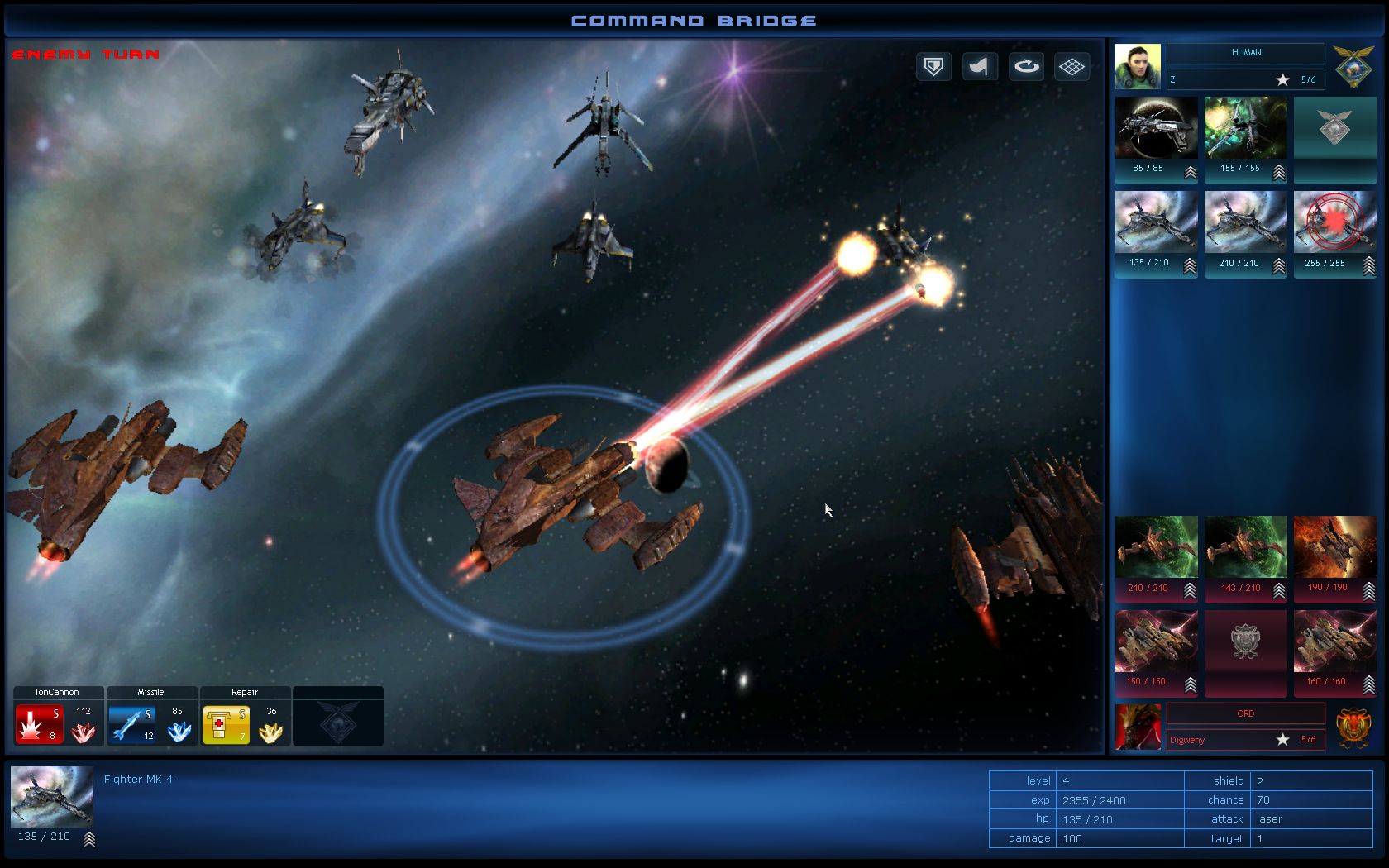Select the Fighter MK 4 thumbnail

(x=51, y=800)
